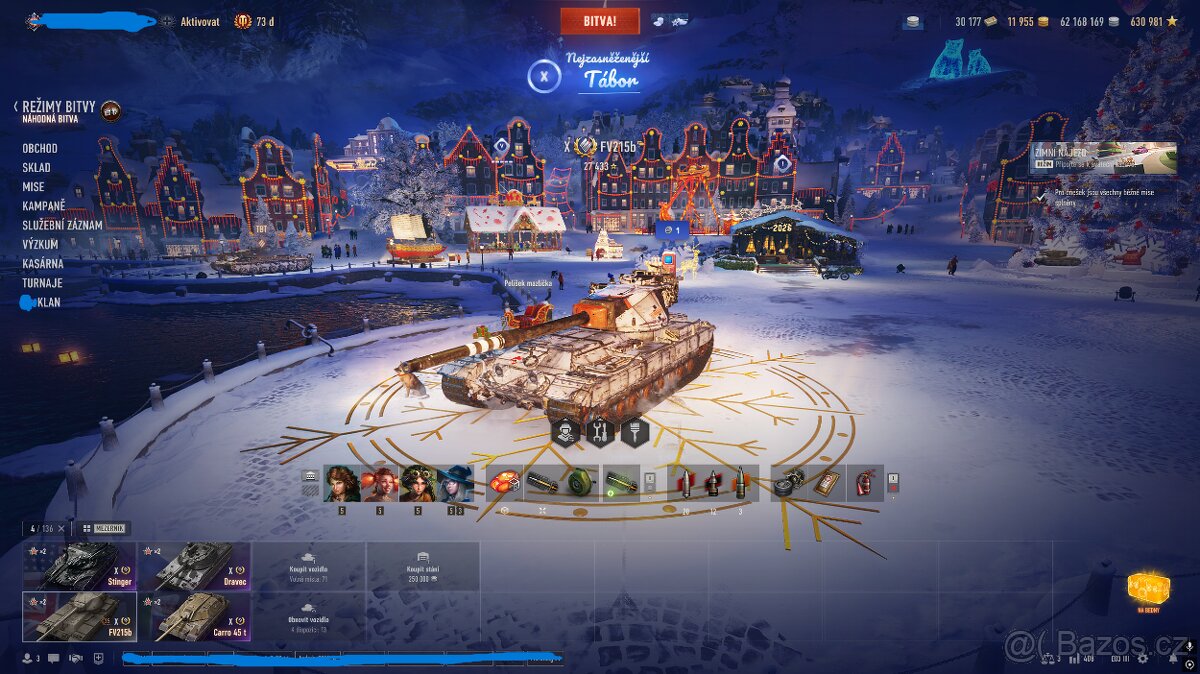Select the Dravec tank in the carousel
This screenshot has height=674, width=1200.
pyautogui.click(x=194, y=566)
